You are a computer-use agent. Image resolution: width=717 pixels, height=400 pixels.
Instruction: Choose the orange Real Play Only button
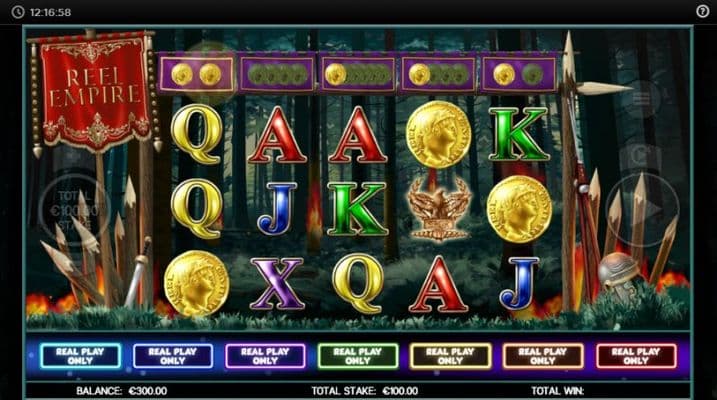[x=543, y=356]
